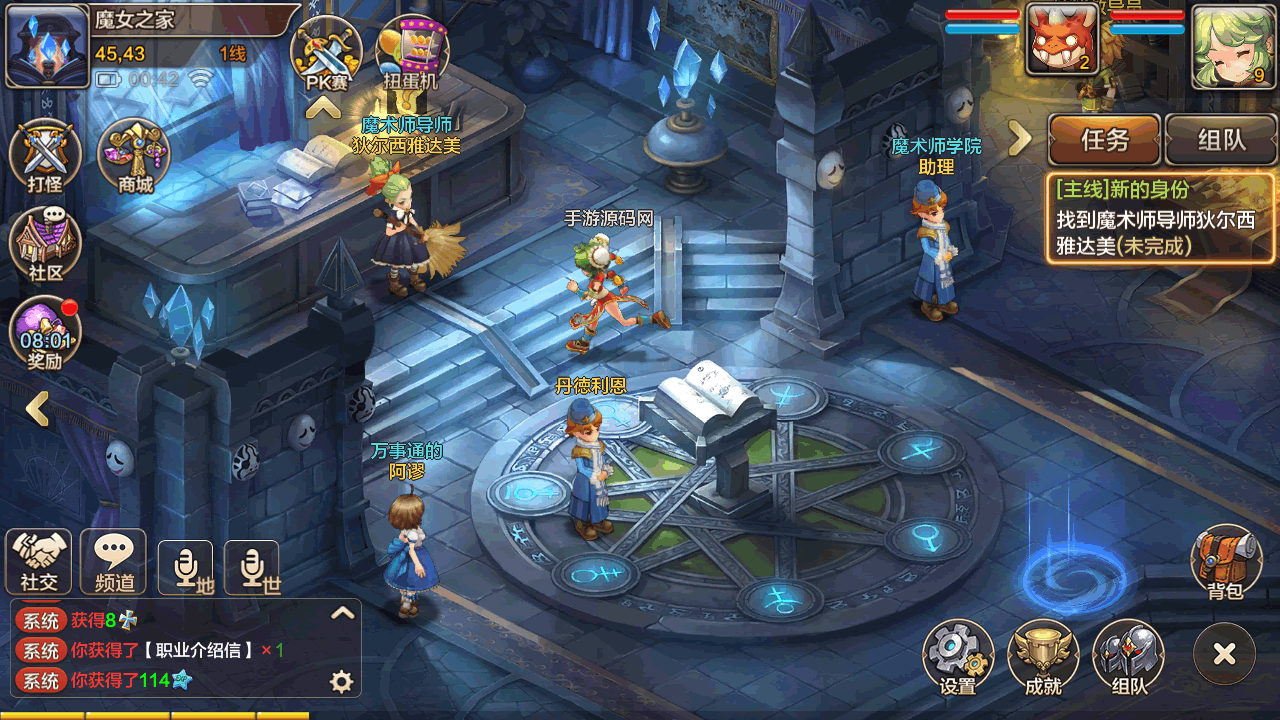Screen dimensions: 1280x720
Task: Open the 商城 shop
Action: pyautogui.click(x=135, y=157)
